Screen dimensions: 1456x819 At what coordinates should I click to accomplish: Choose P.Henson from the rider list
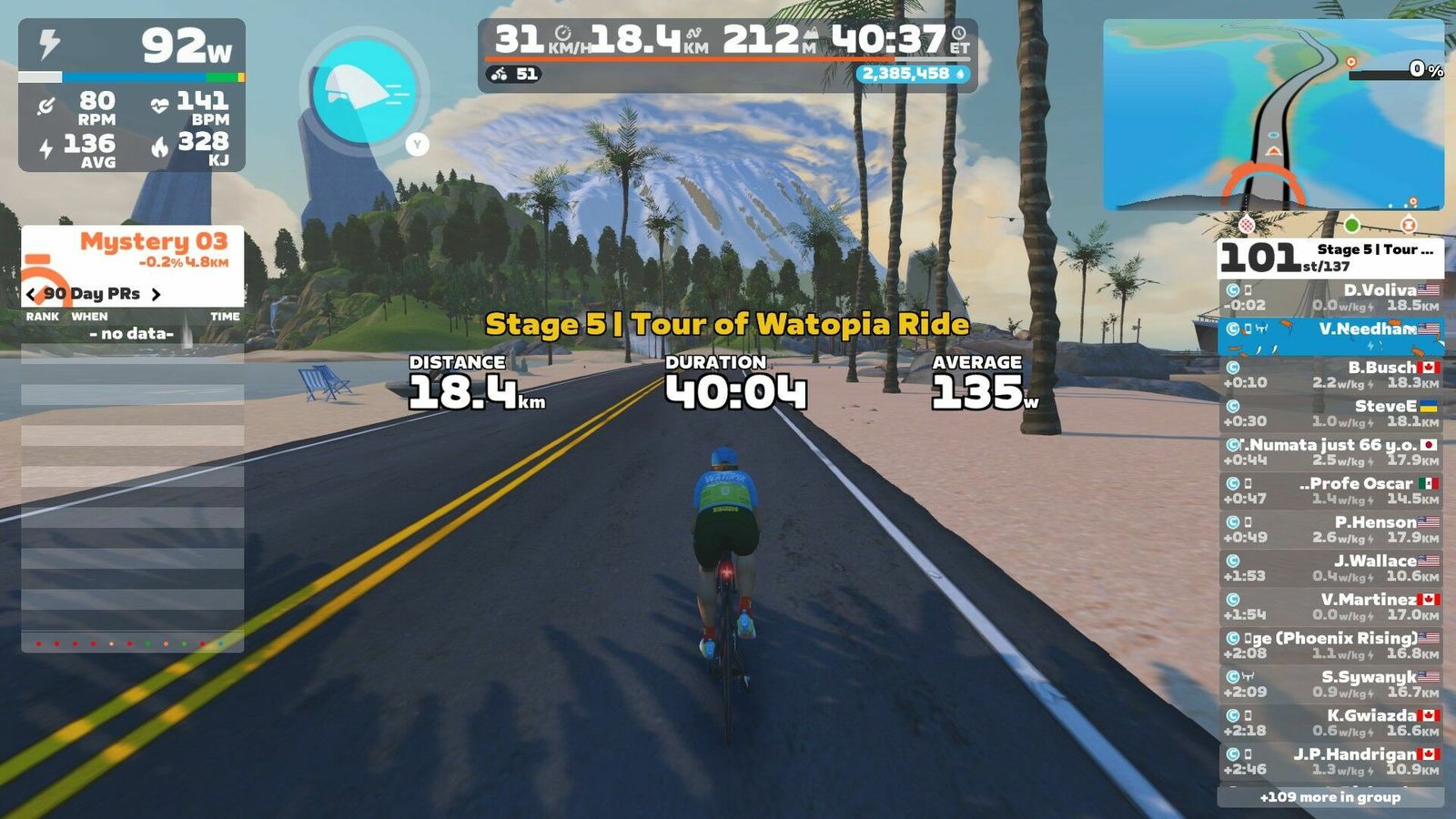click(x=1330, y=530)
